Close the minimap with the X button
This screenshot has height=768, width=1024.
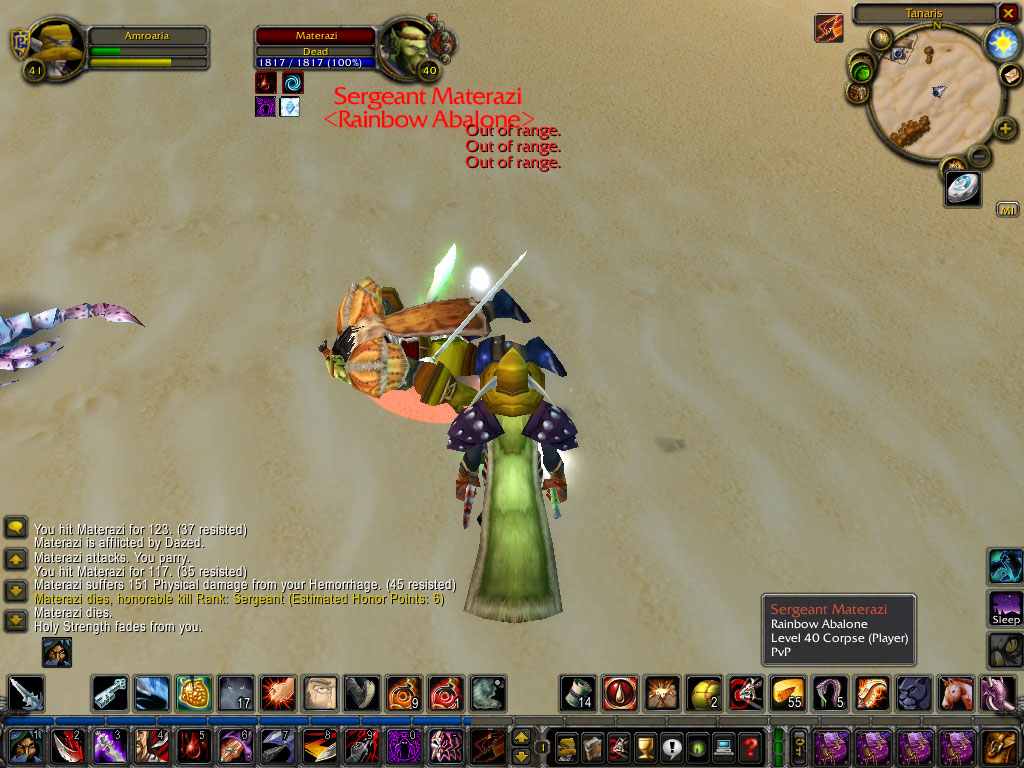click(1008, 13)
